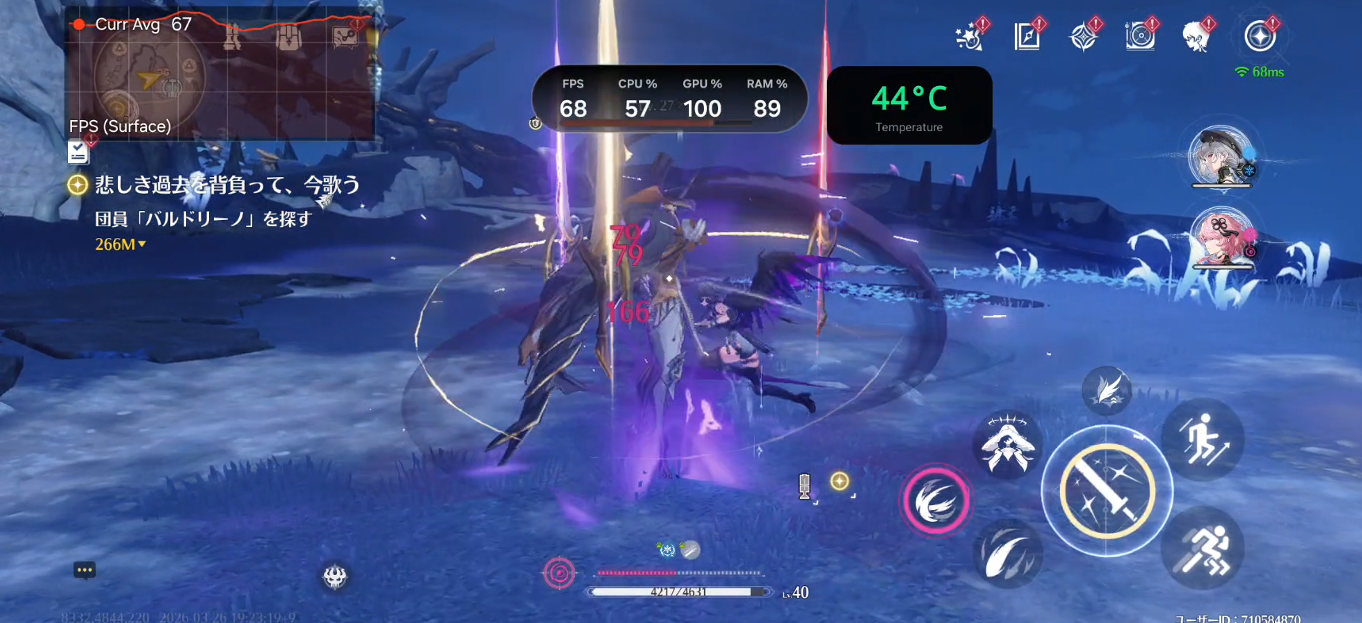Open the circular minimap
Viewport: 1362px width, 623px height.
149,76
